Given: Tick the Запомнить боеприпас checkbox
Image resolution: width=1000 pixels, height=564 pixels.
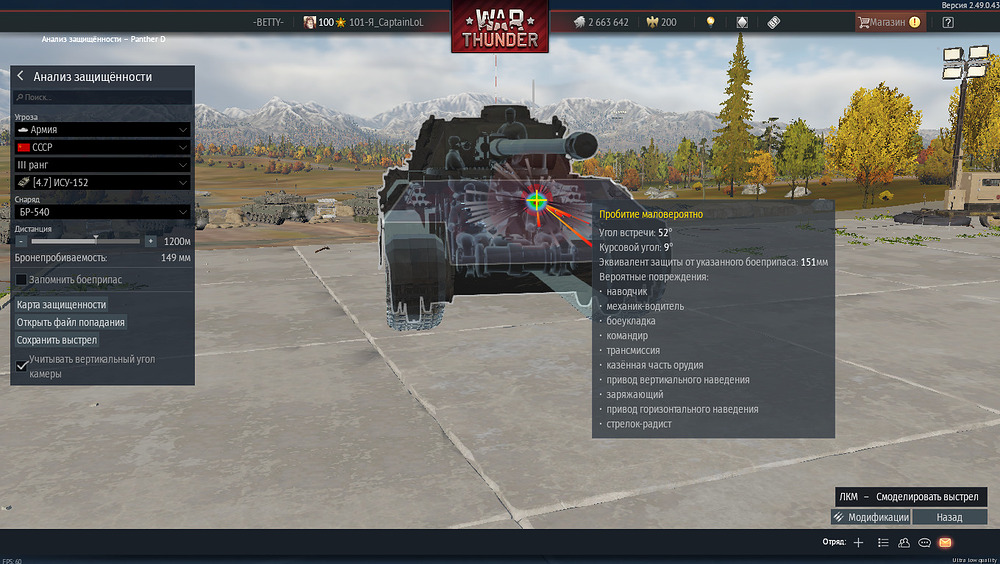Looking at the screenshot, I should pos(21,280).
